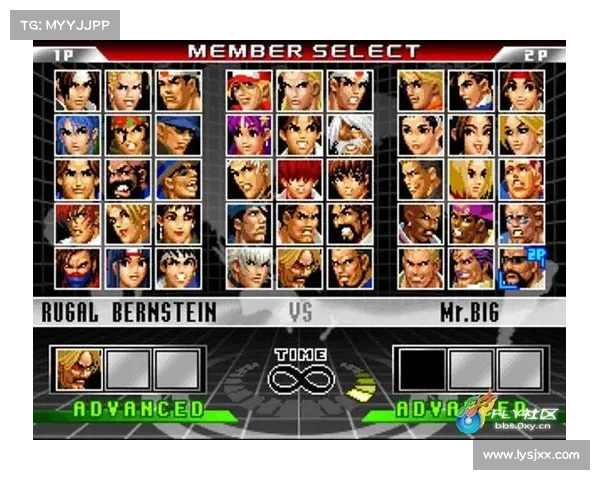Choose Chin, the white-bearded old man
The width and height of the screenshot is (600, 480).
coord(348,134)
